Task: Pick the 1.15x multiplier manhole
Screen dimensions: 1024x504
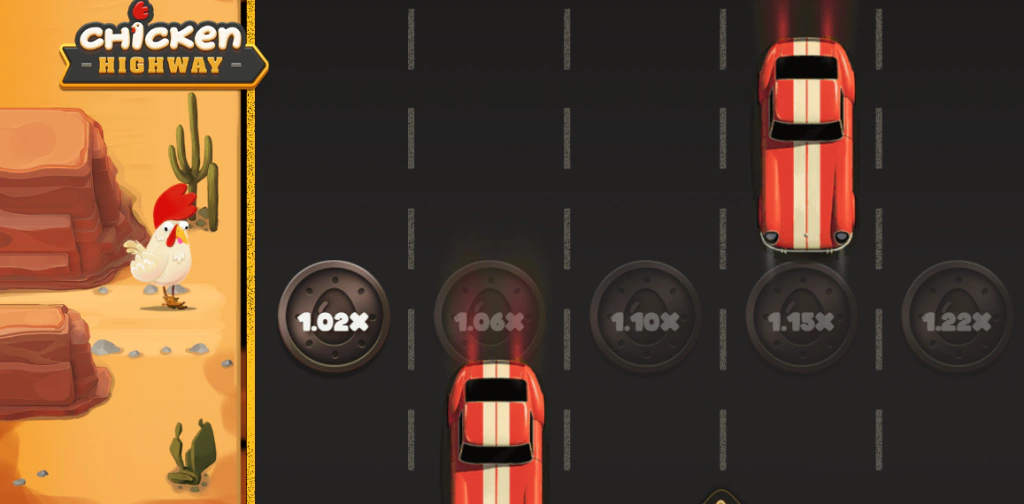Action: tap(801, 316)
